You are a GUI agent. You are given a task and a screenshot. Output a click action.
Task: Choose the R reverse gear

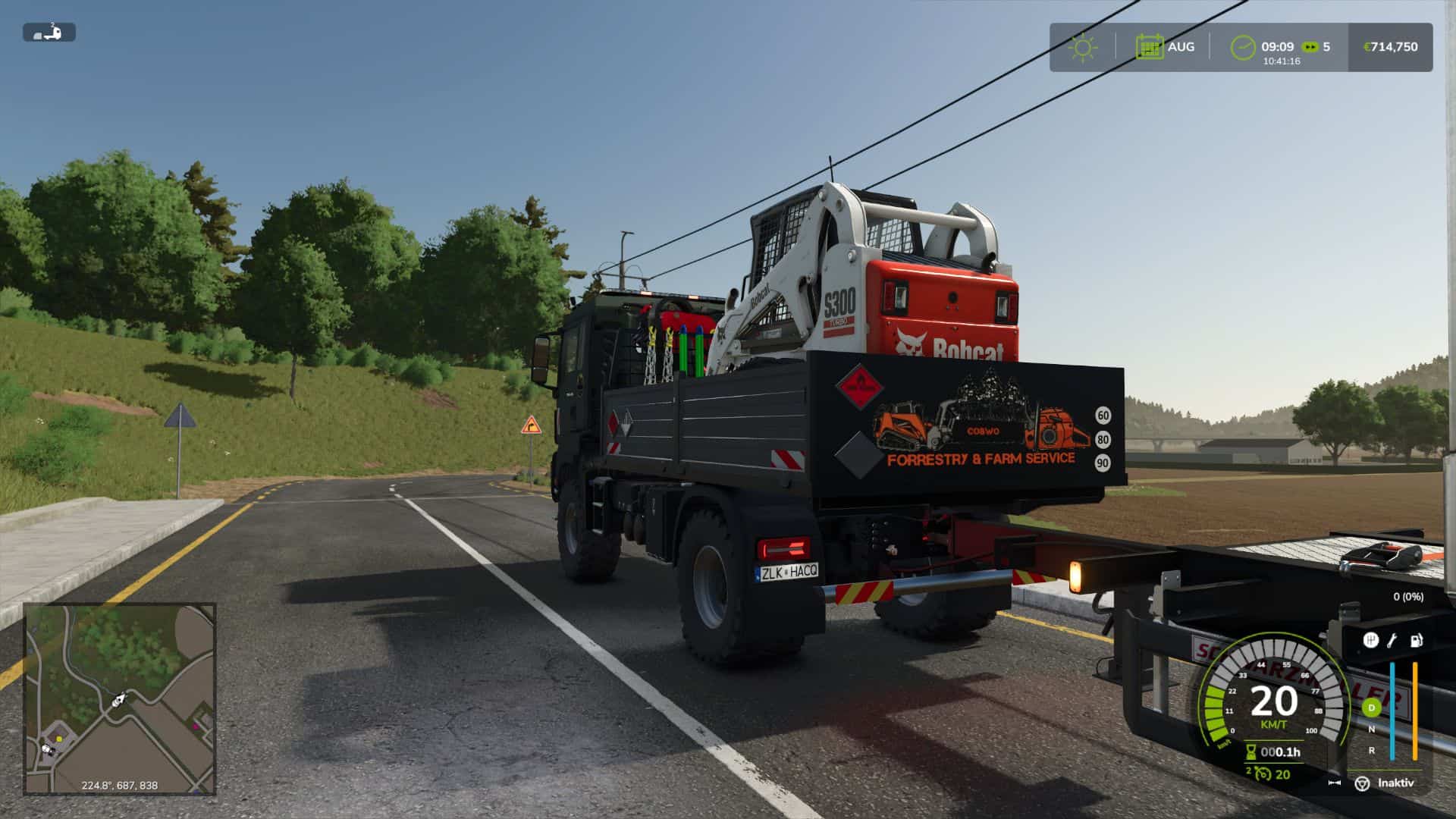tap(1371, 751)
